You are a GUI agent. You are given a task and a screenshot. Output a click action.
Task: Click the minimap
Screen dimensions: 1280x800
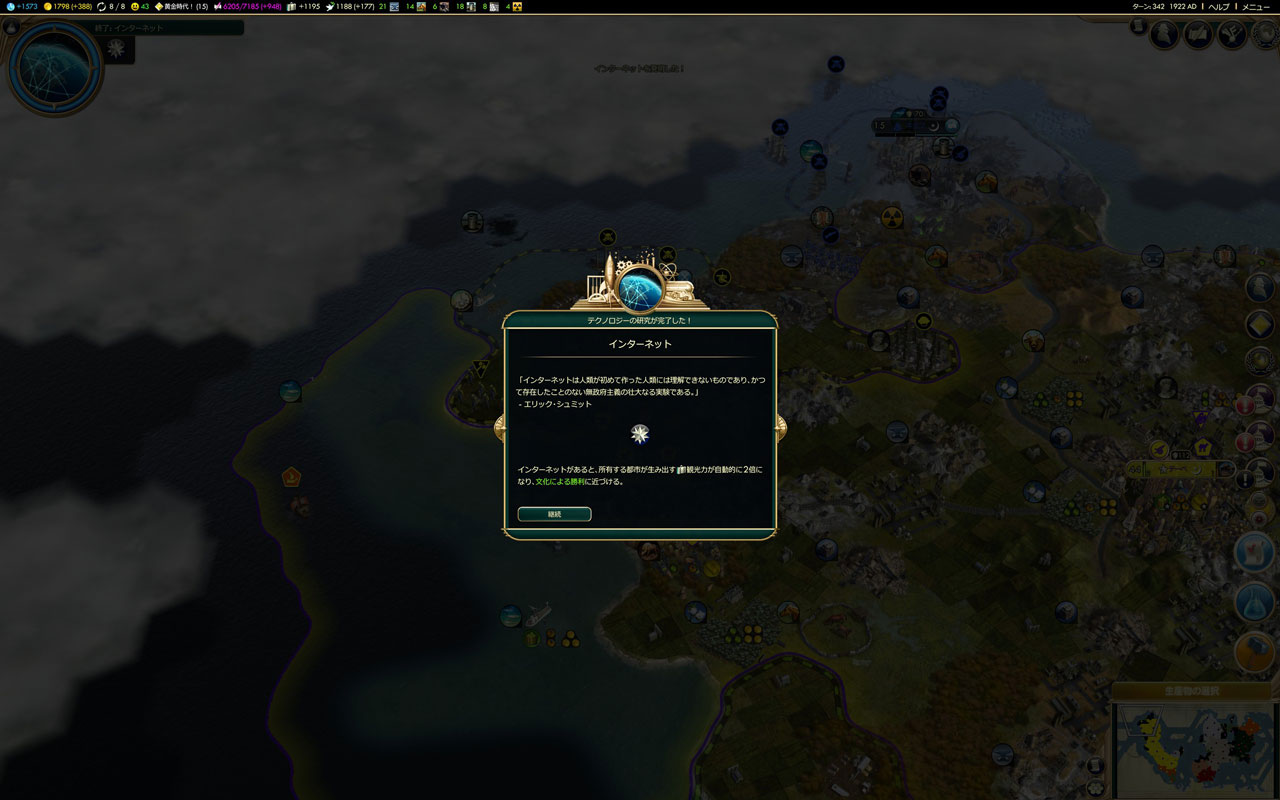point(1195,750)
